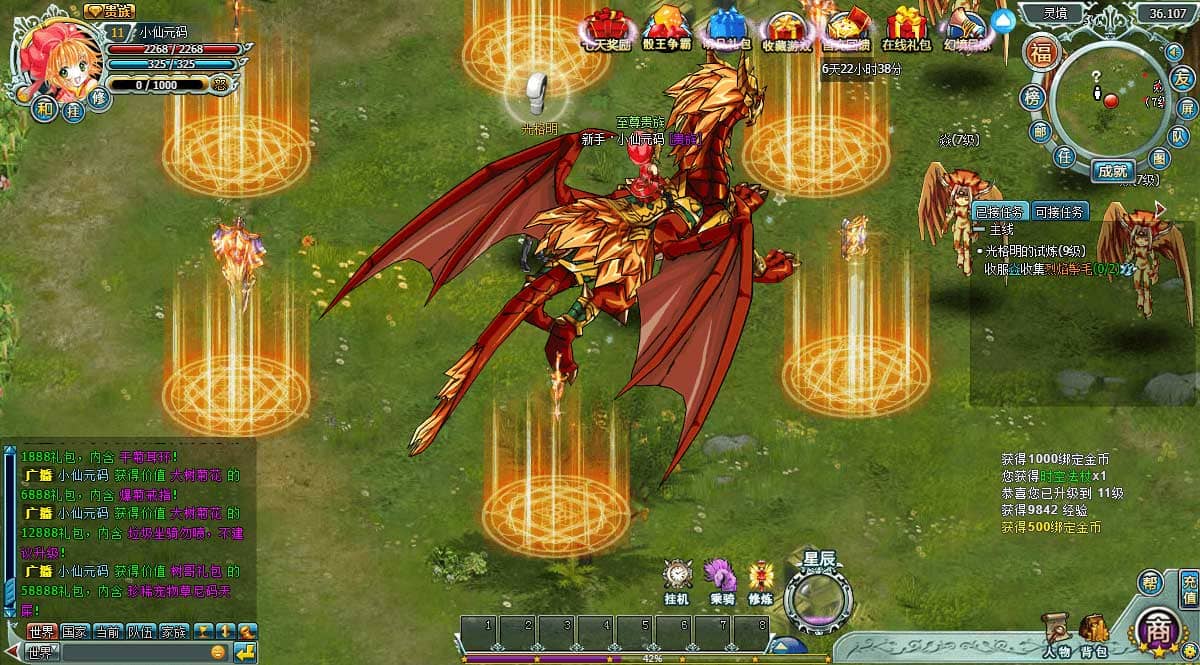This screenshot has width=1200, height=665.
Task: Switch to the 可接任务 available quests tab
Action: [1059, 211]
